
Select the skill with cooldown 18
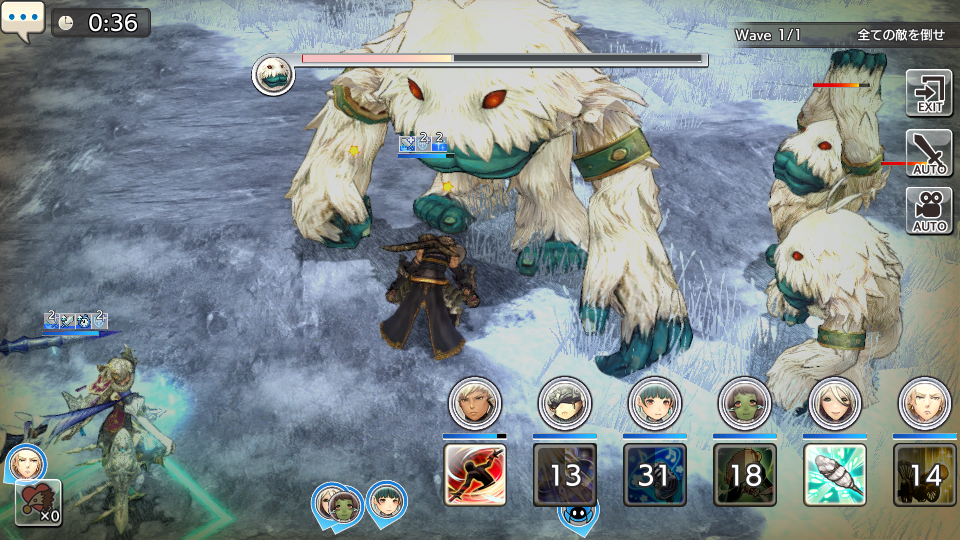pos(745,474)
